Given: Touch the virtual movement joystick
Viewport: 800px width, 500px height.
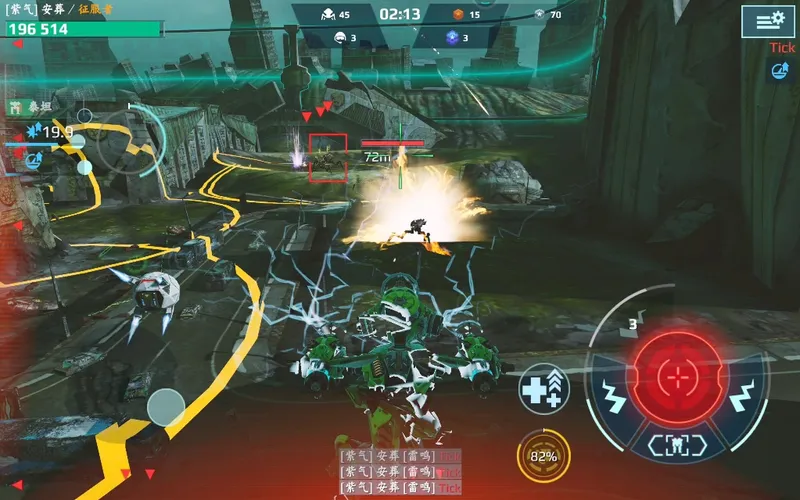Looking at the screenshot, I should pos(166,407).
